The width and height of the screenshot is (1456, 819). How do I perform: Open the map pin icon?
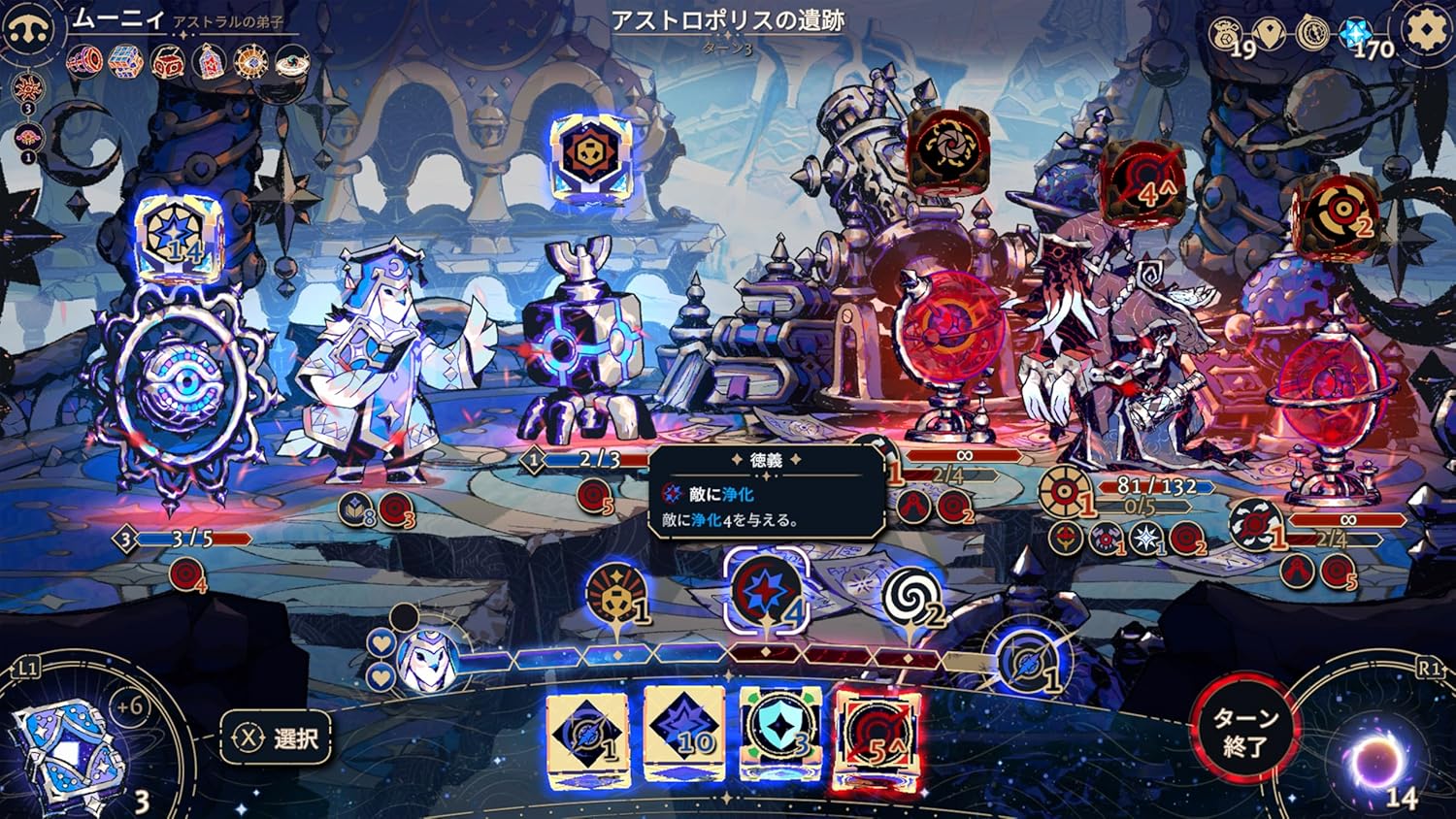pos(1270,34)
